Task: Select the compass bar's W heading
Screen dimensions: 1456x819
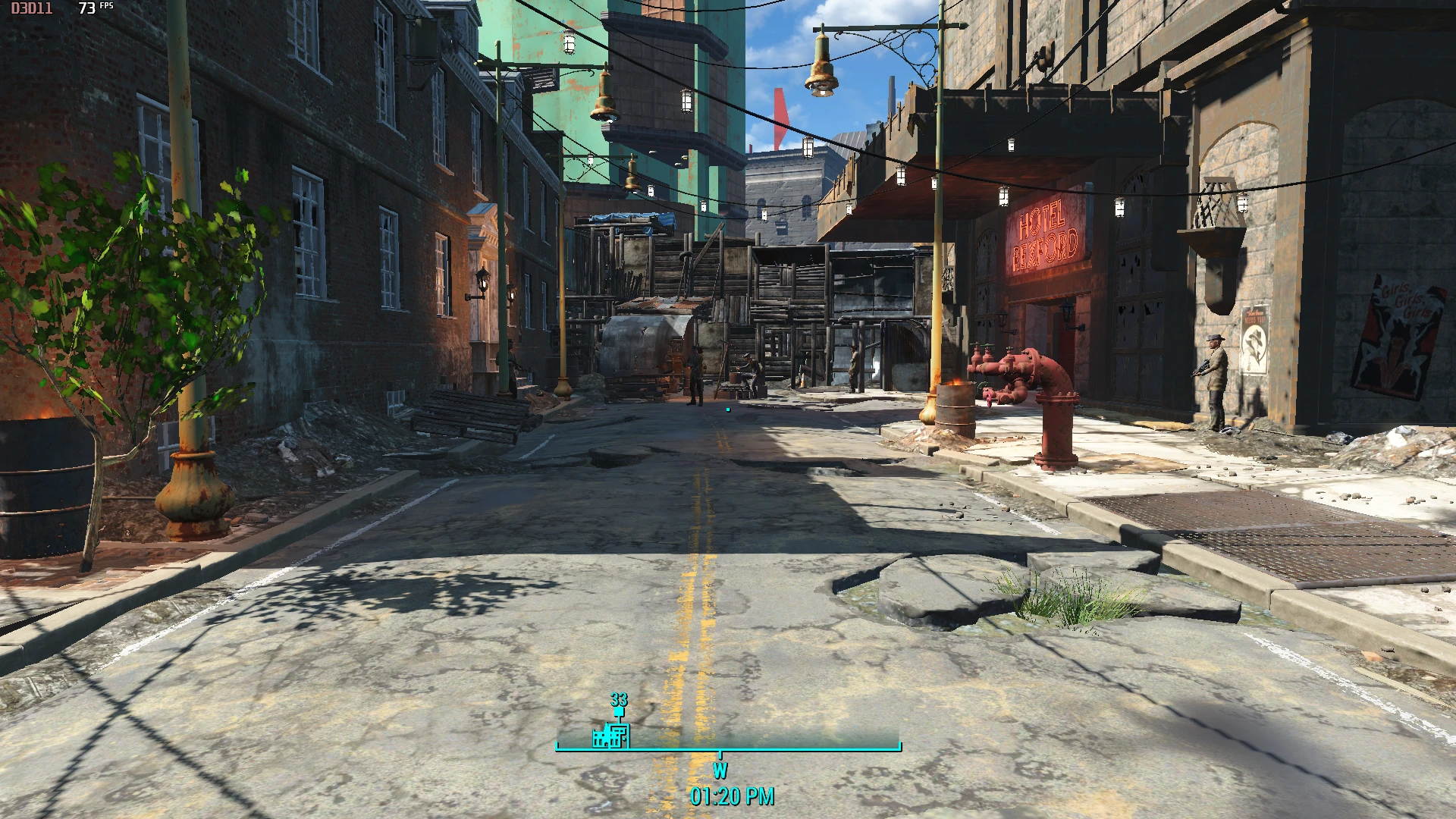Action: pyautogui.click(x=720, y=770)
